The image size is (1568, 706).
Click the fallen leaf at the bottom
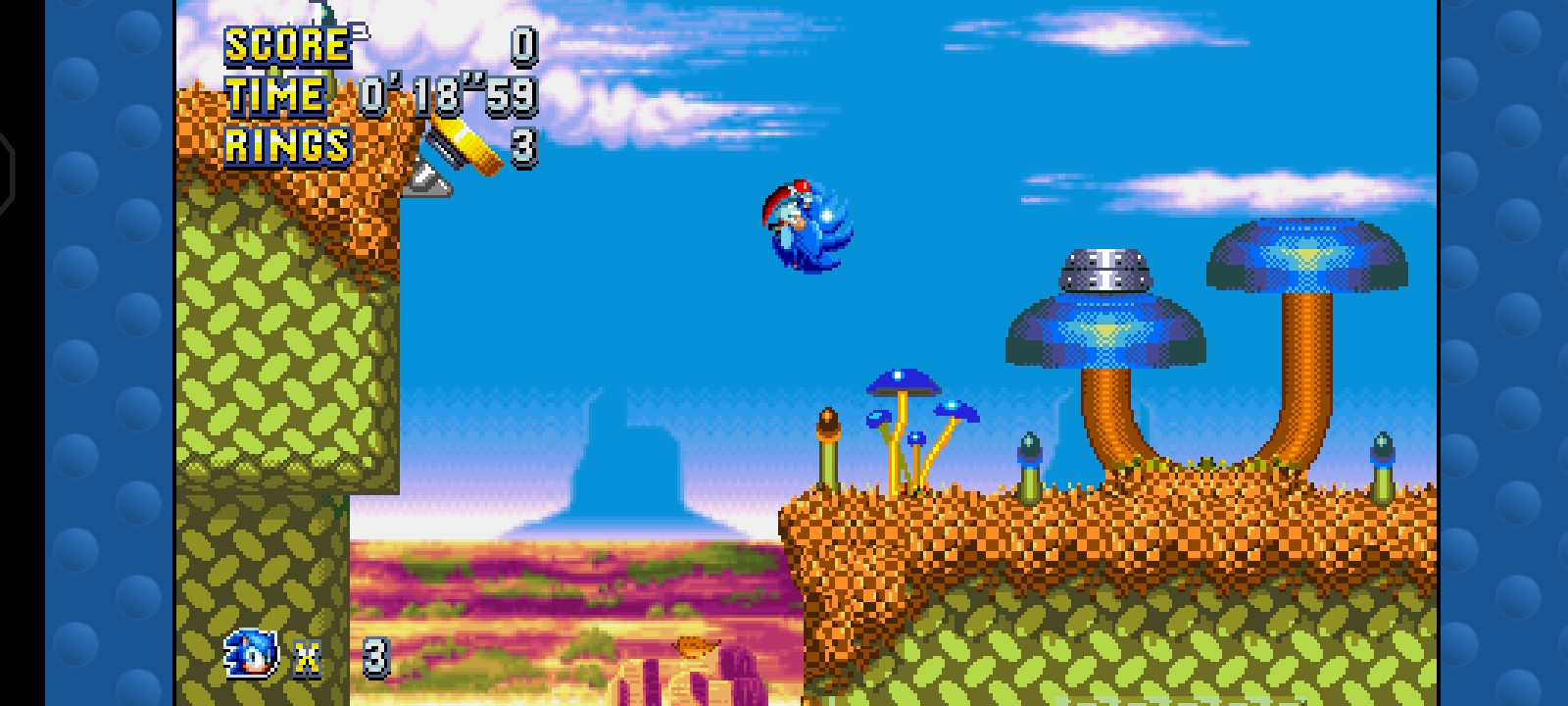click(x=695, y=647)
